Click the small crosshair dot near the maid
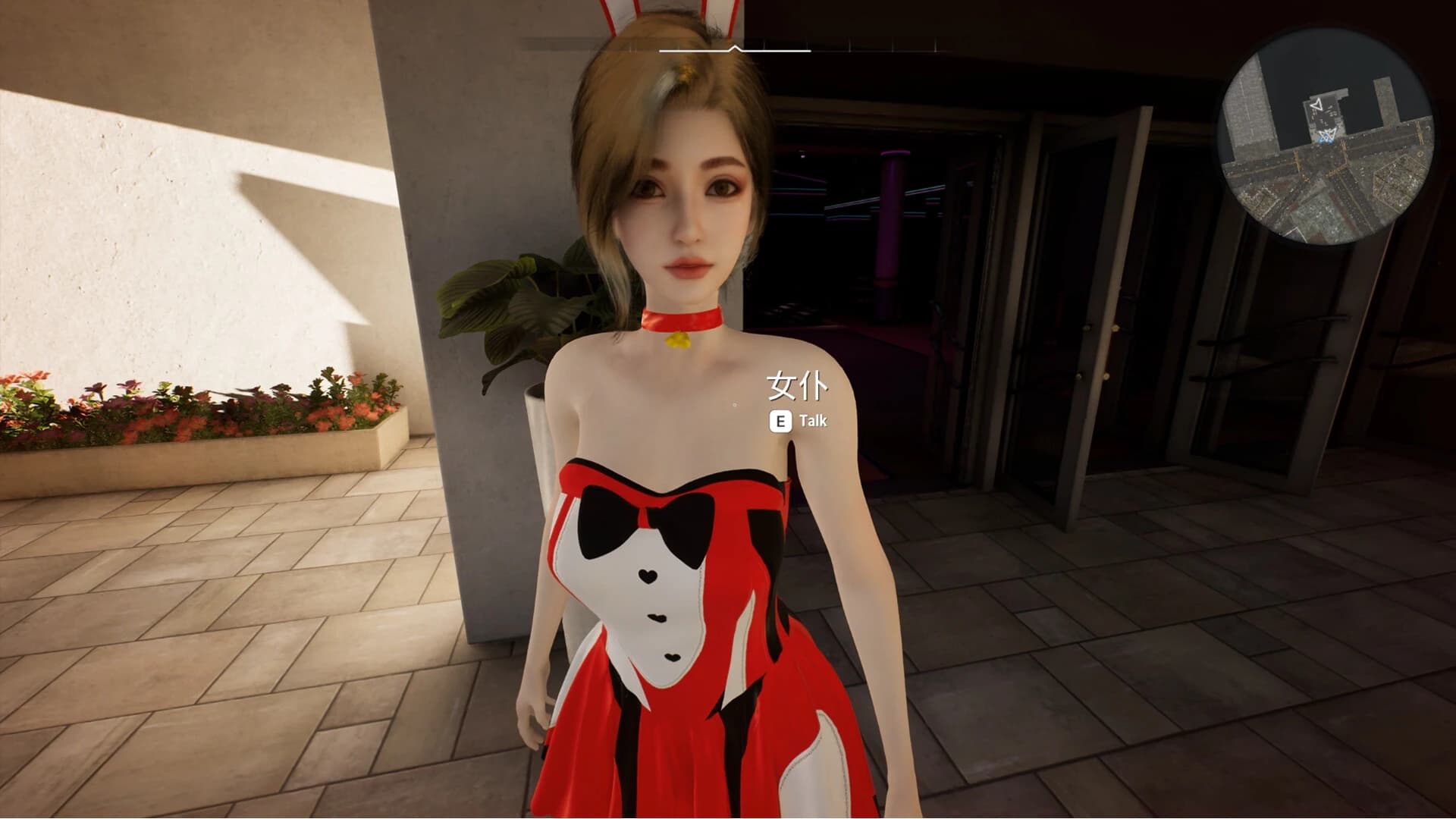Viewport: 1456px width, 819px height. pyautogui.click(x=733, y=404)
